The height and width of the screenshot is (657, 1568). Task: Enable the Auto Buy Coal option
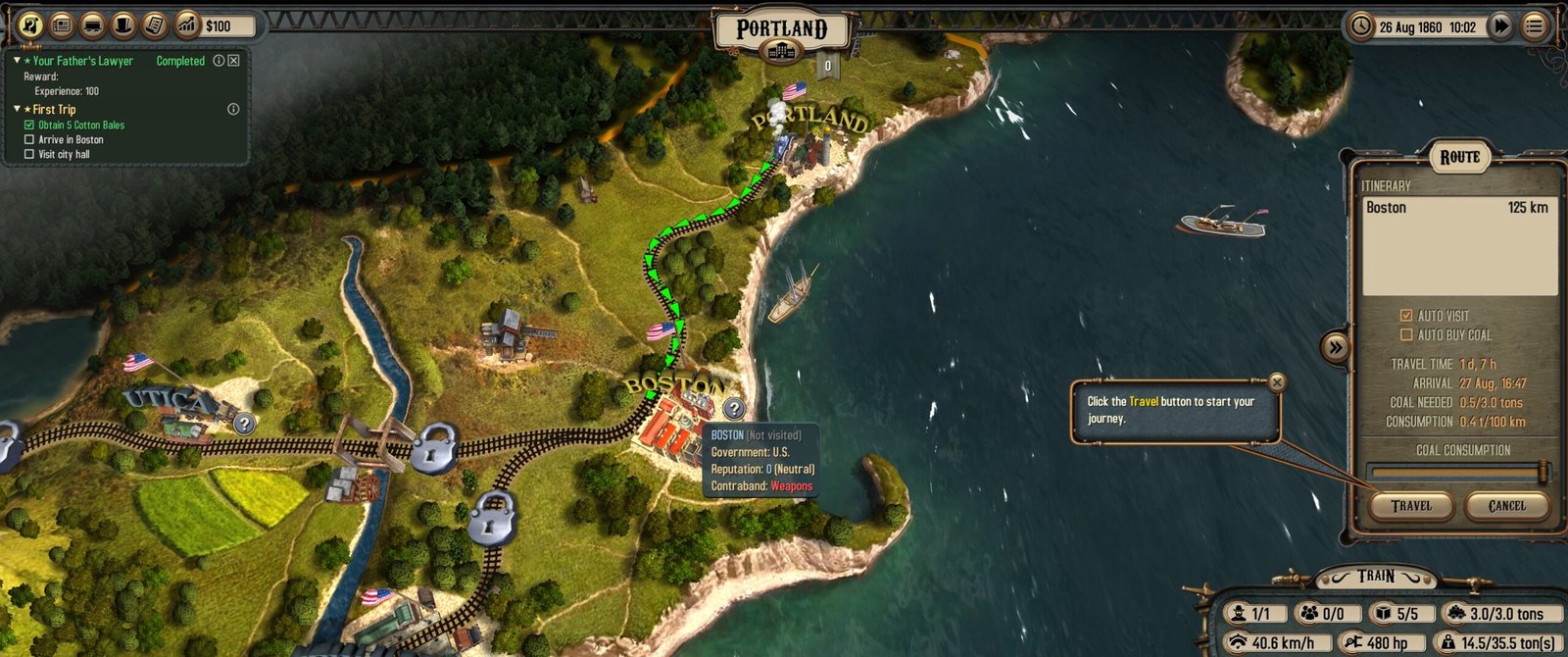coord(1406,335)
